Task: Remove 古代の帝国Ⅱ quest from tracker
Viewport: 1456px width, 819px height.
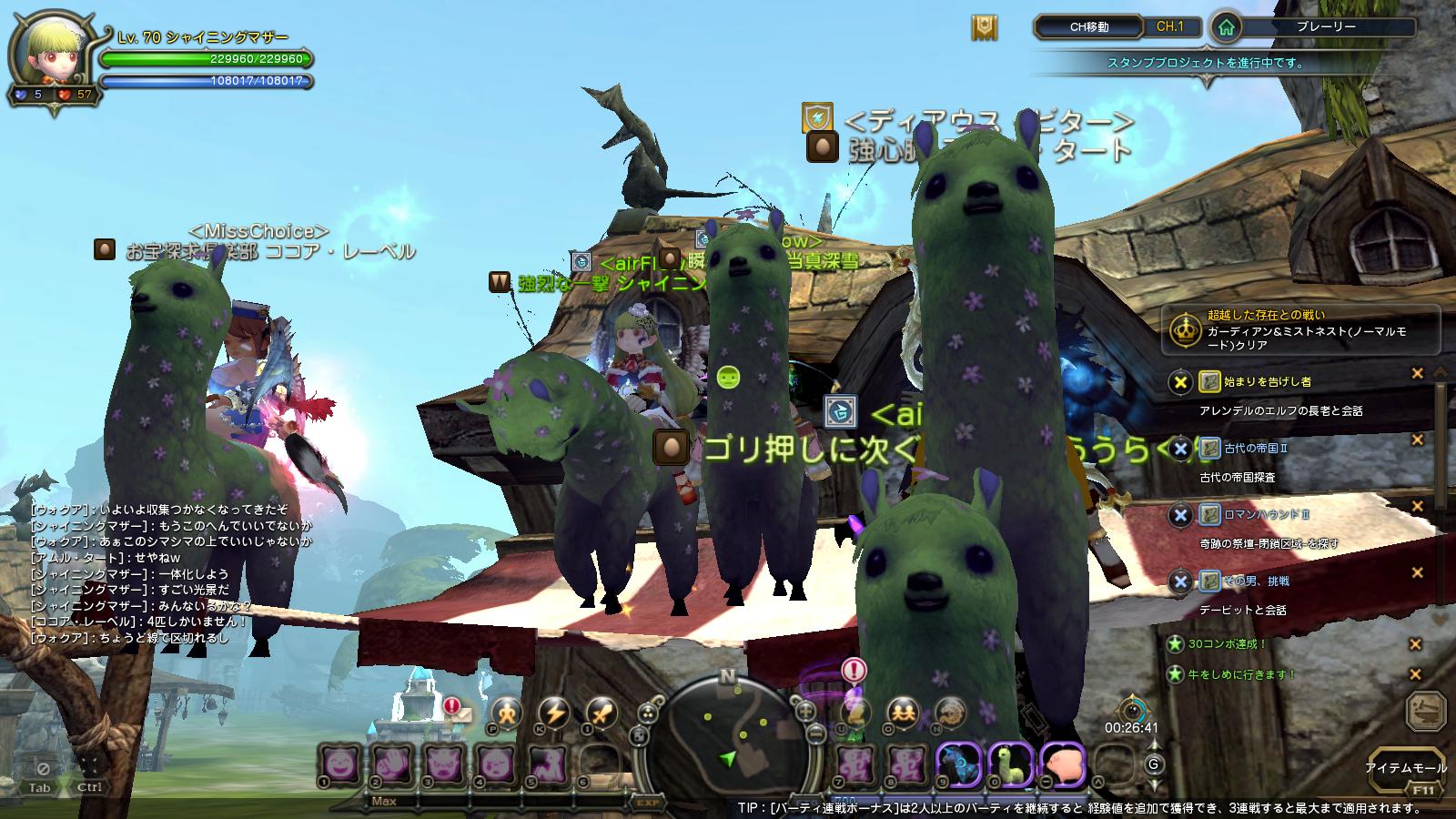Action: tap(1417, 440)
